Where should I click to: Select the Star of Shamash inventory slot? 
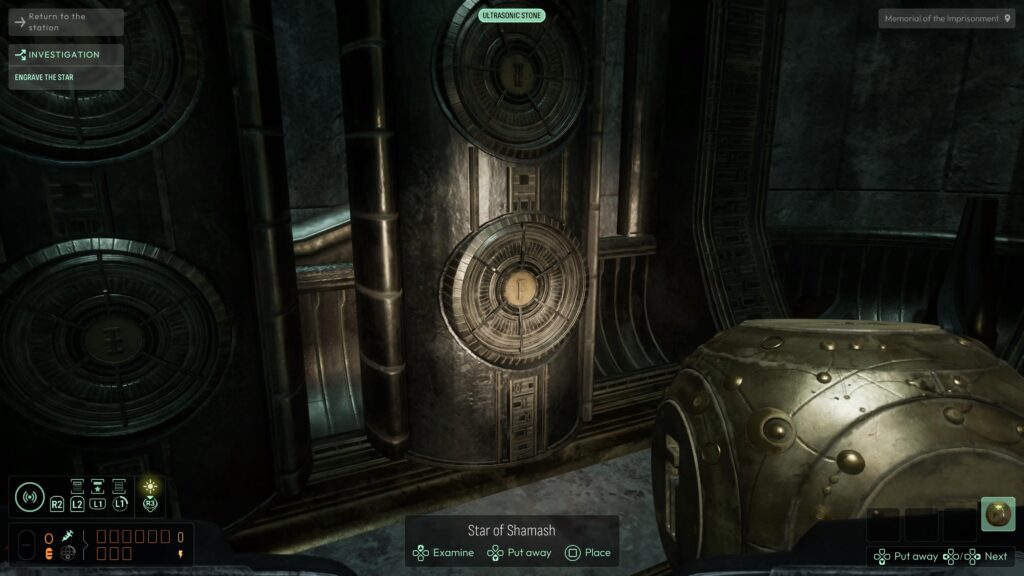pos(997,514)
